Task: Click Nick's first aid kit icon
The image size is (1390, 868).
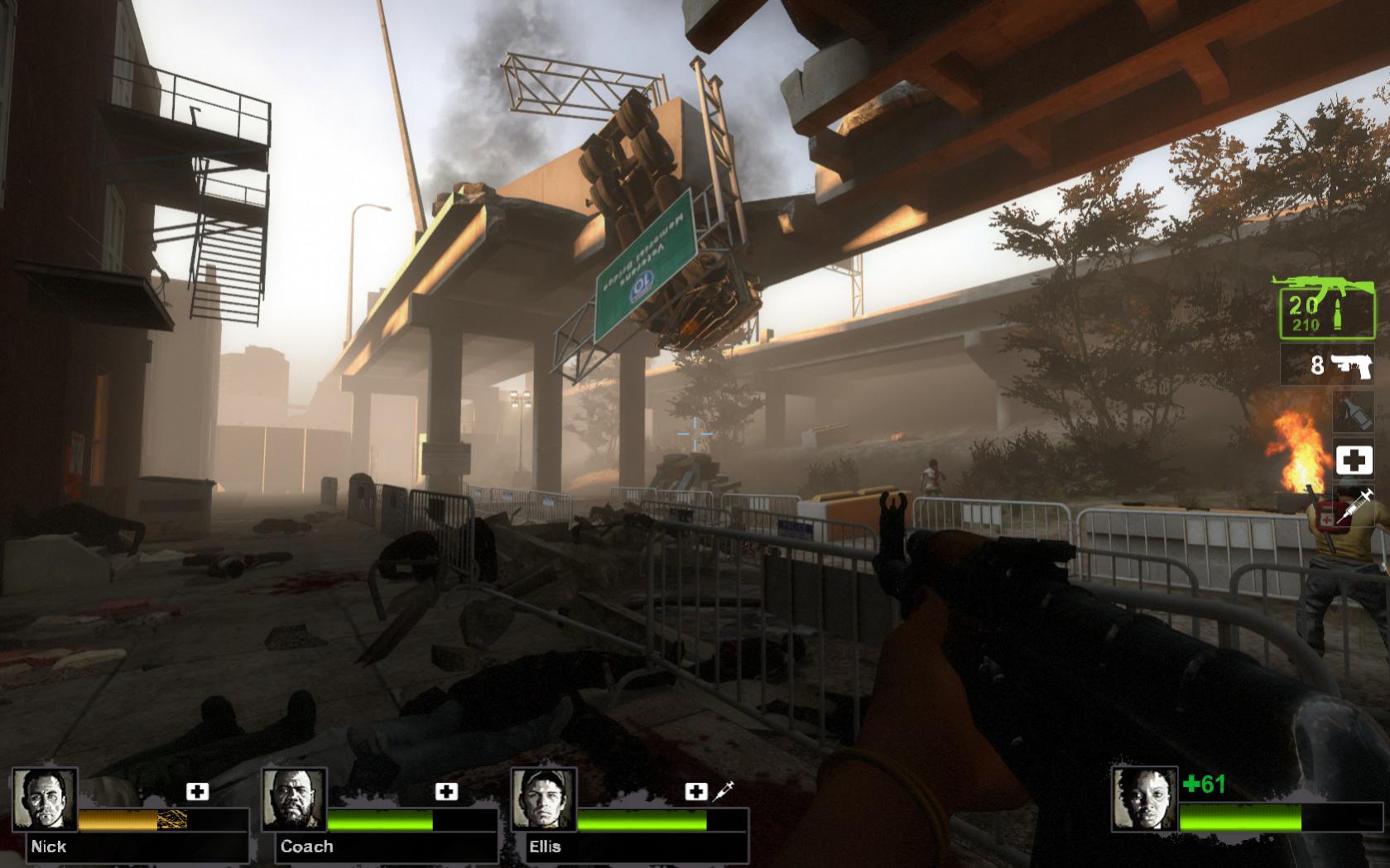Action: [197, 792]
